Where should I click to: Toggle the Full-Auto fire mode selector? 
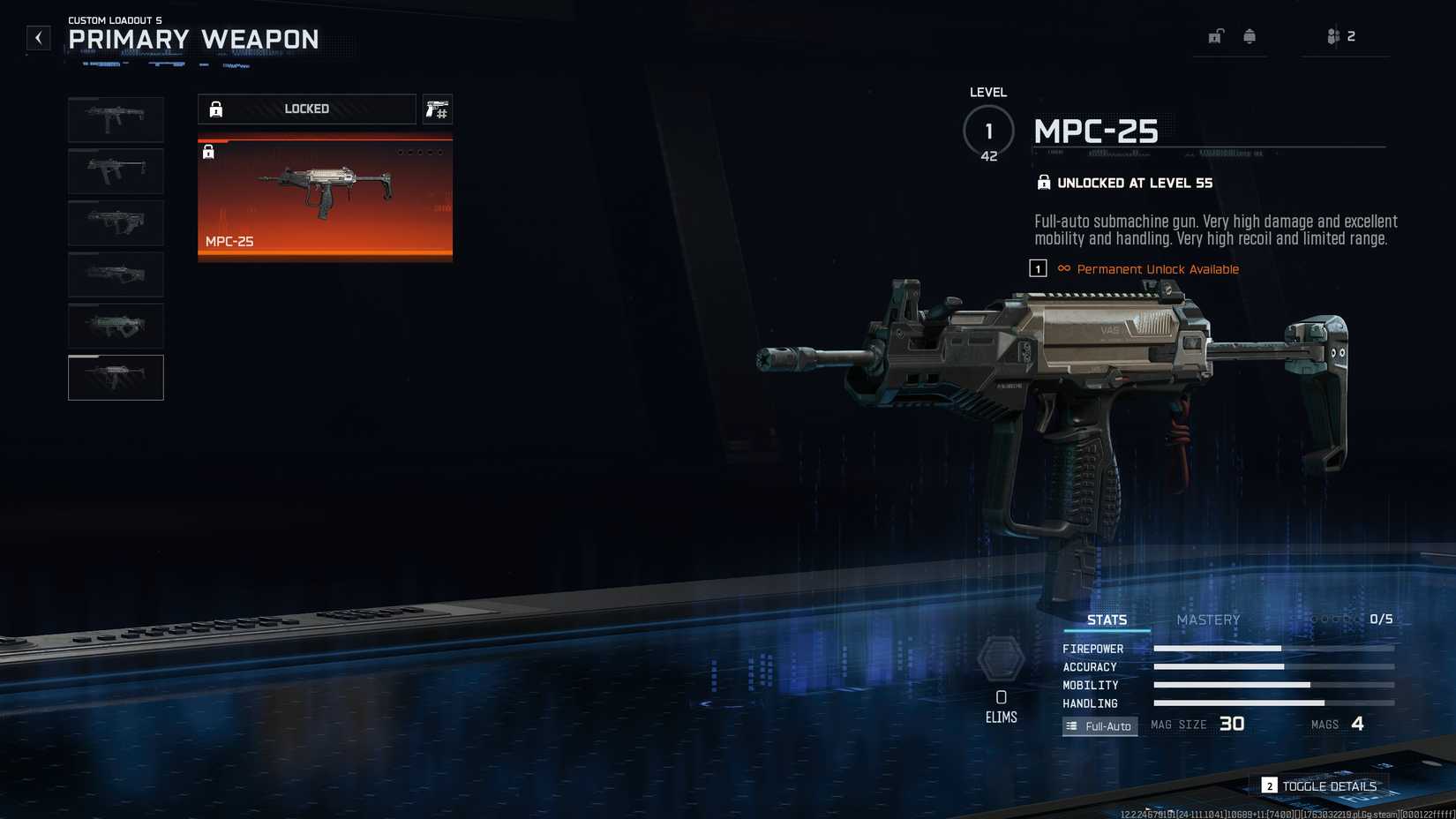pos(1100,725)
